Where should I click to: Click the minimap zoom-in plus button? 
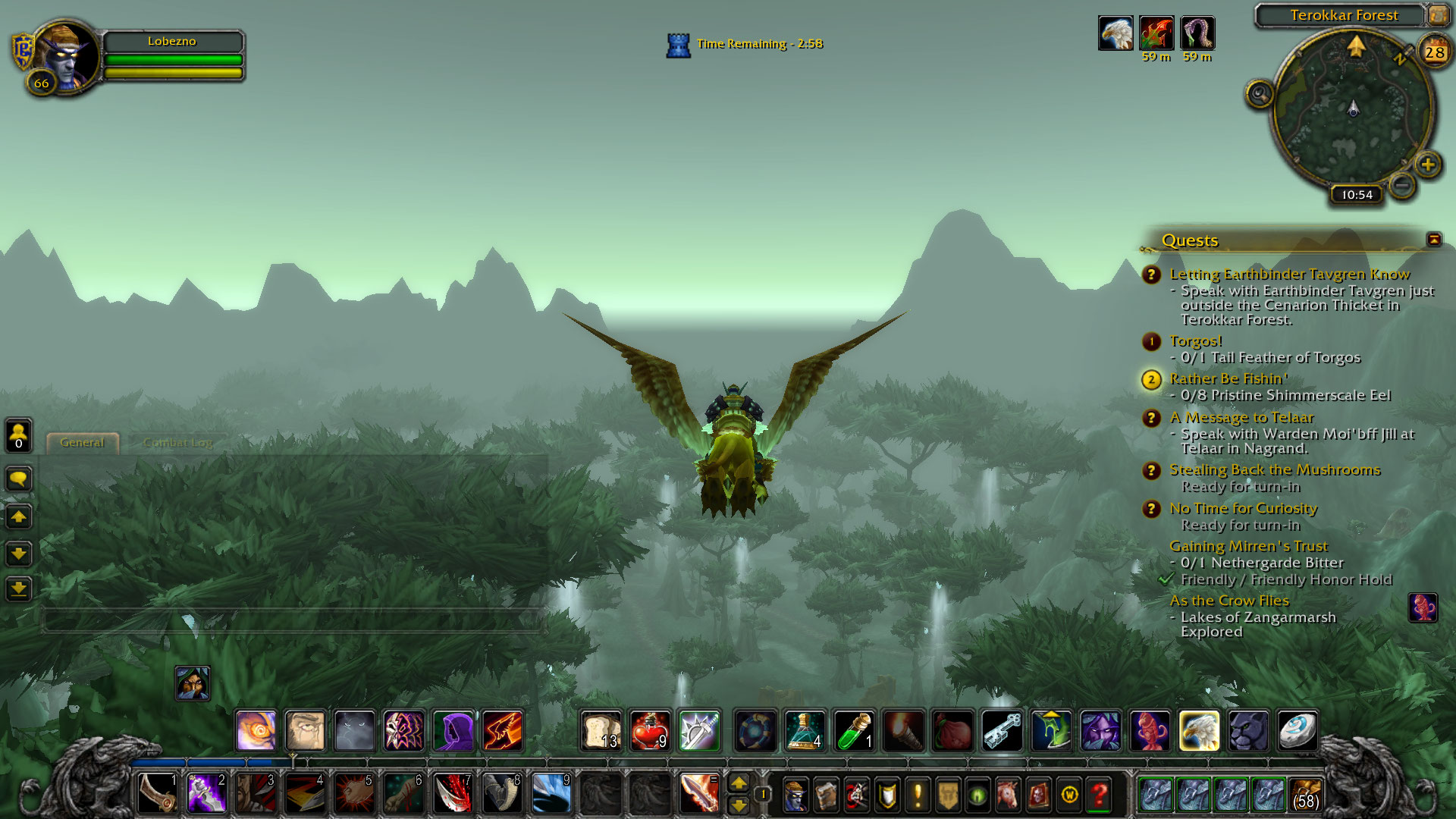pos(1428,165)
